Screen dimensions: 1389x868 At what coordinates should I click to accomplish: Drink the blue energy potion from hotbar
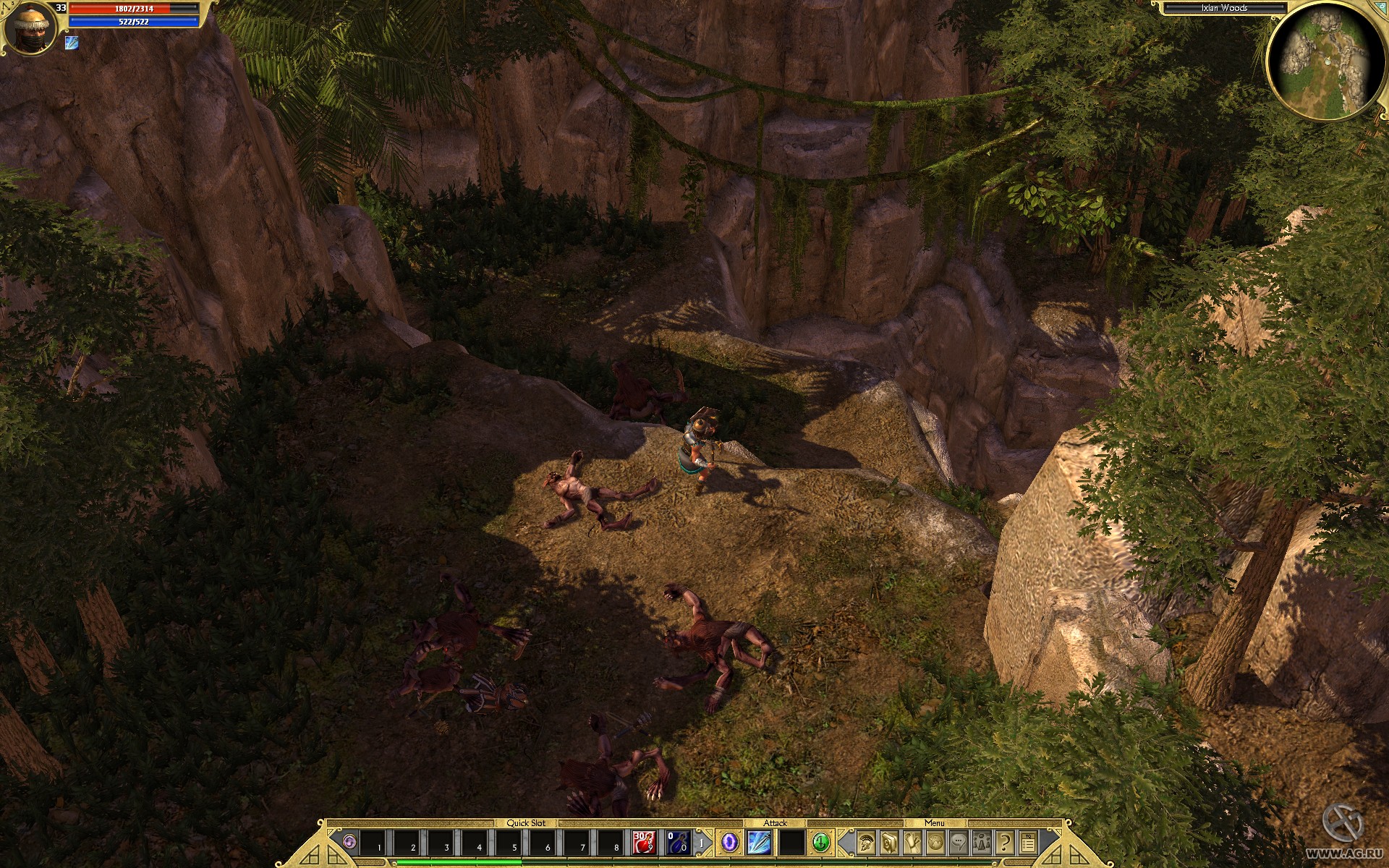(678, 843)
